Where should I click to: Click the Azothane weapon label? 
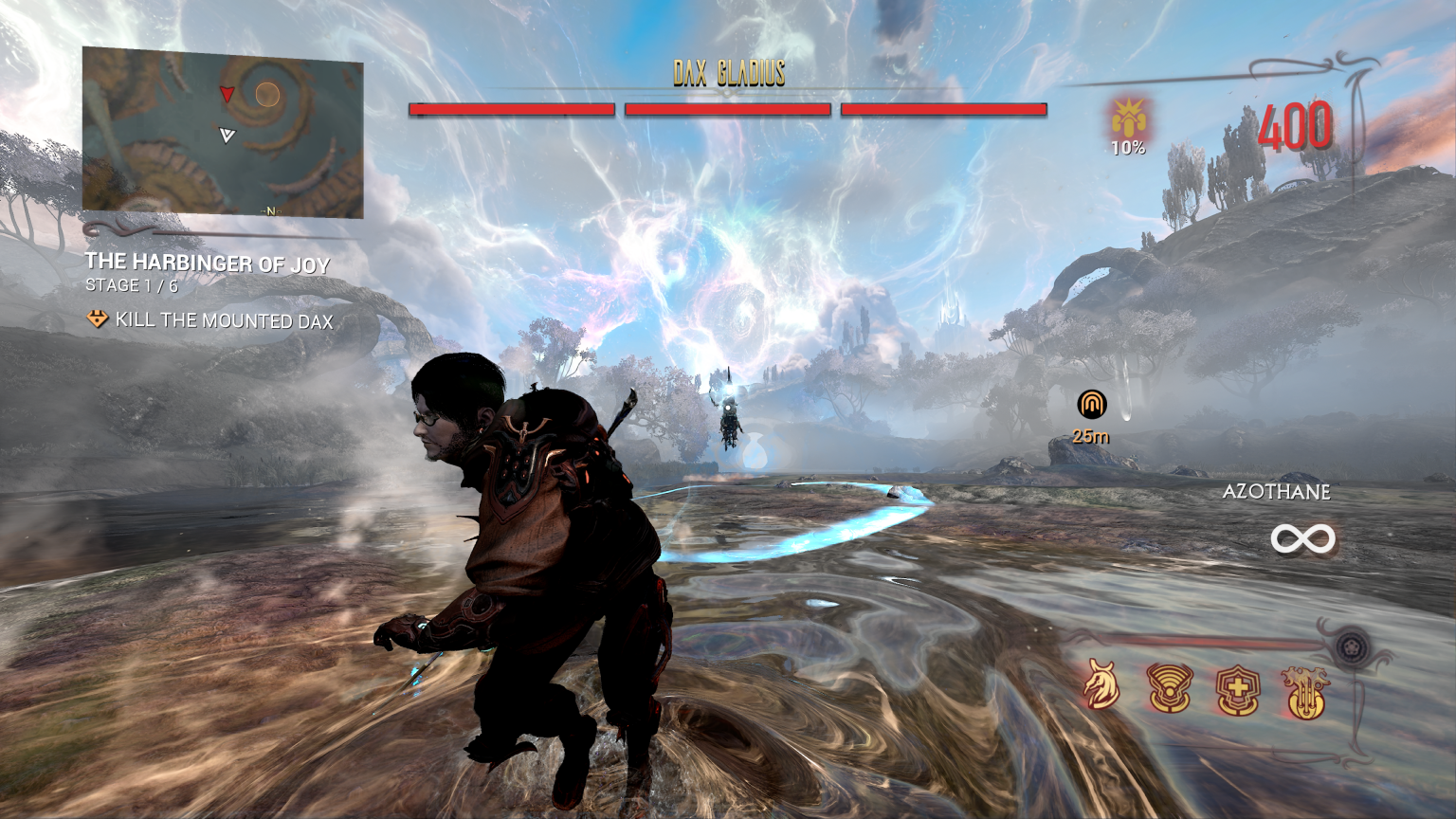pos(1276,492)
